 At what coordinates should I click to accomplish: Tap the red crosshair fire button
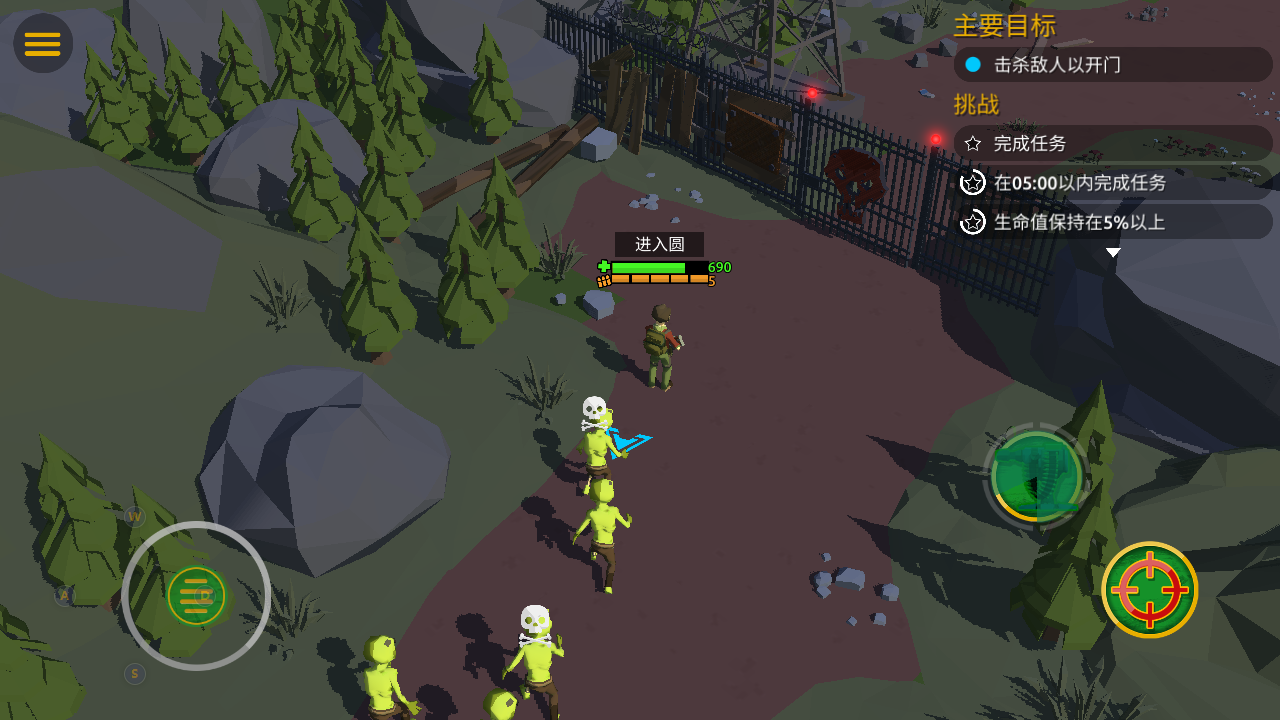click(1149, 590)
